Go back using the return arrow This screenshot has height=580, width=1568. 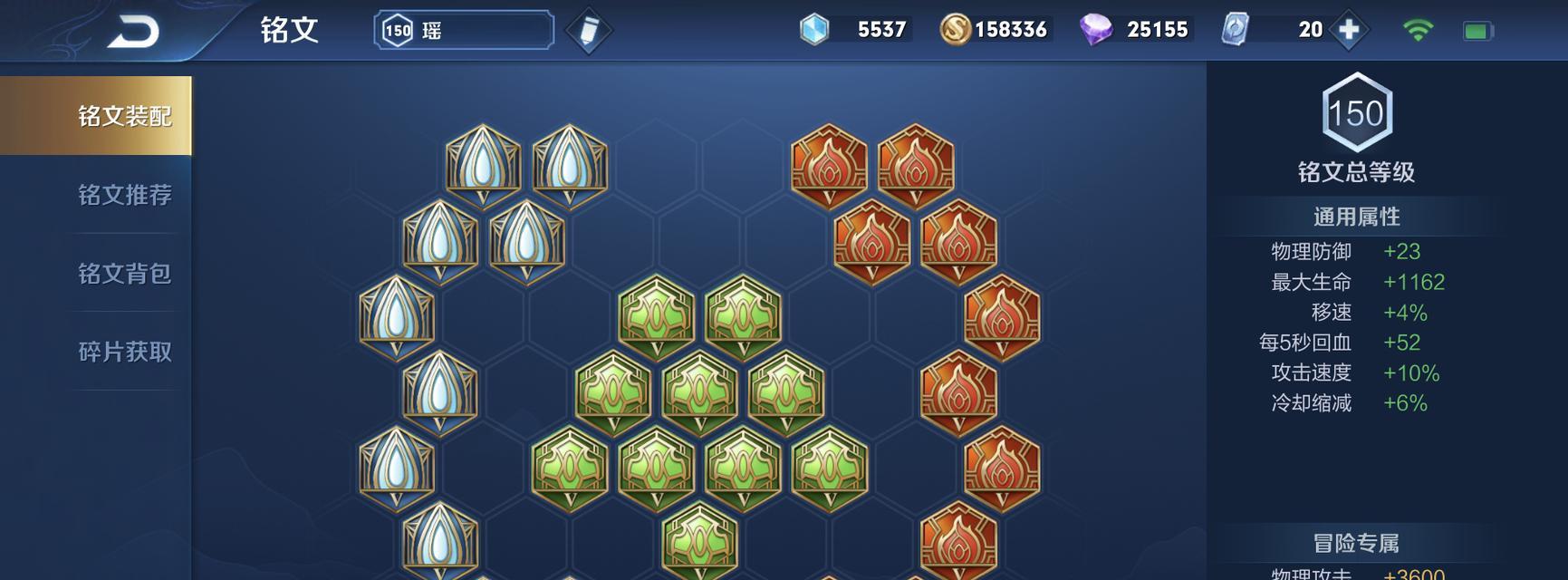pos(133,33)
